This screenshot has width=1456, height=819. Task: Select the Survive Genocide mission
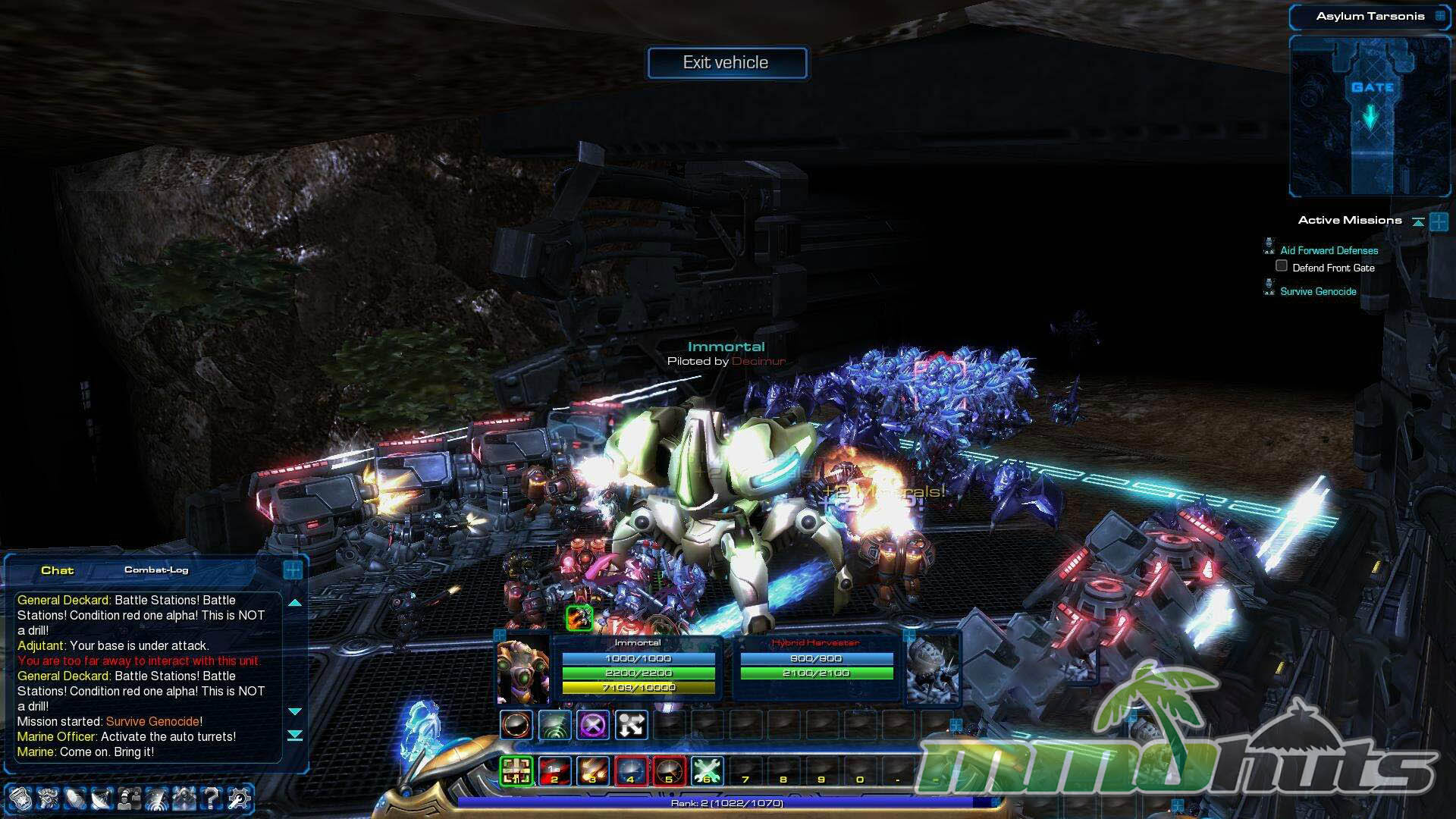coord(1318,292)
